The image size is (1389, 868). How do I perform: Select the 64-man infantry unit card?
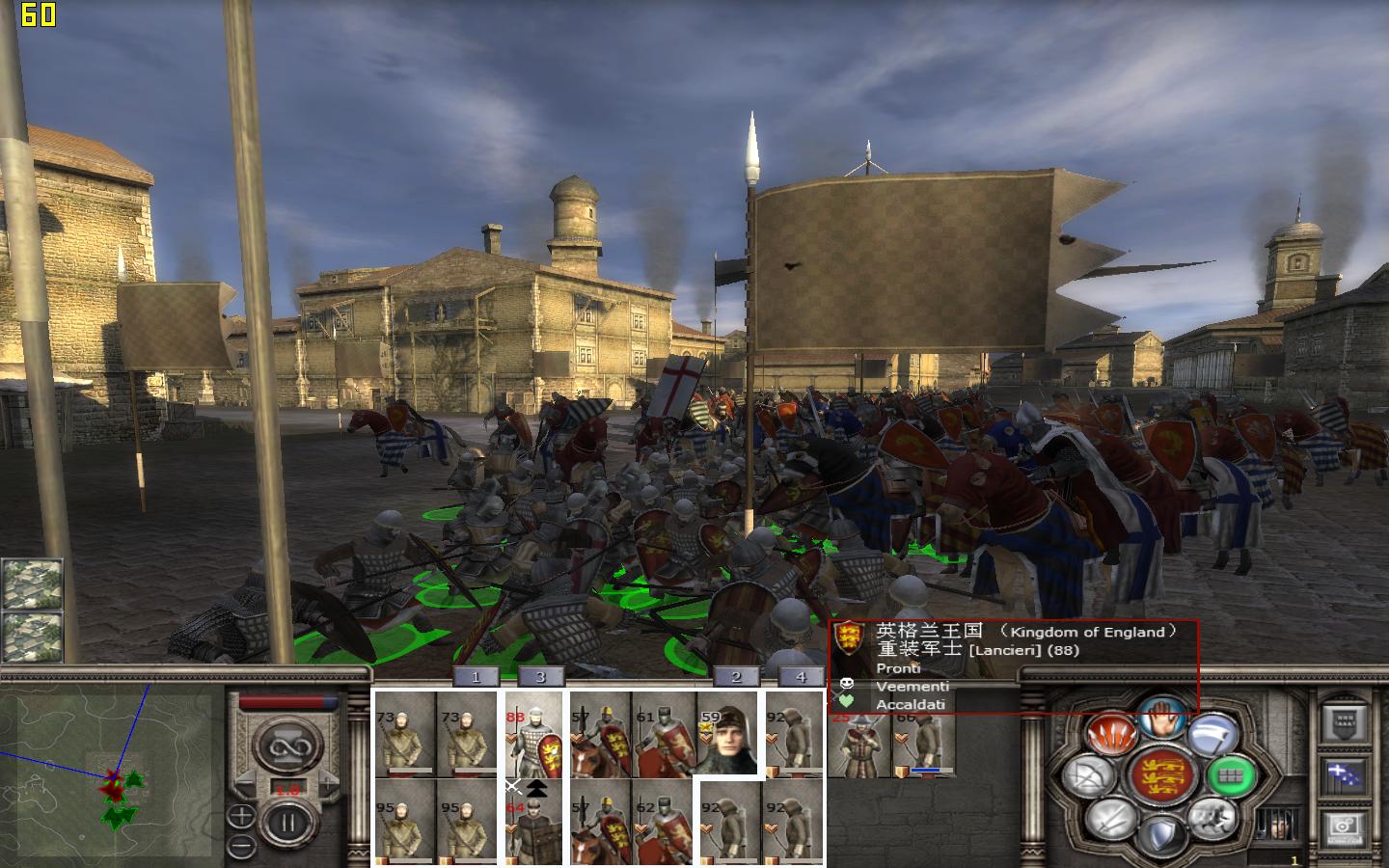[x=533, y=822]
